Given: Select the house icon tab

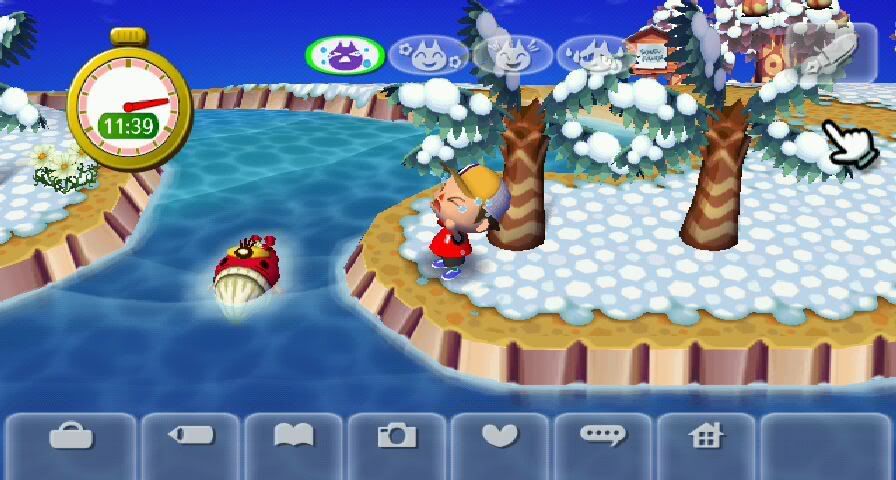Looking at the screenshot, I should coord(706,437).
